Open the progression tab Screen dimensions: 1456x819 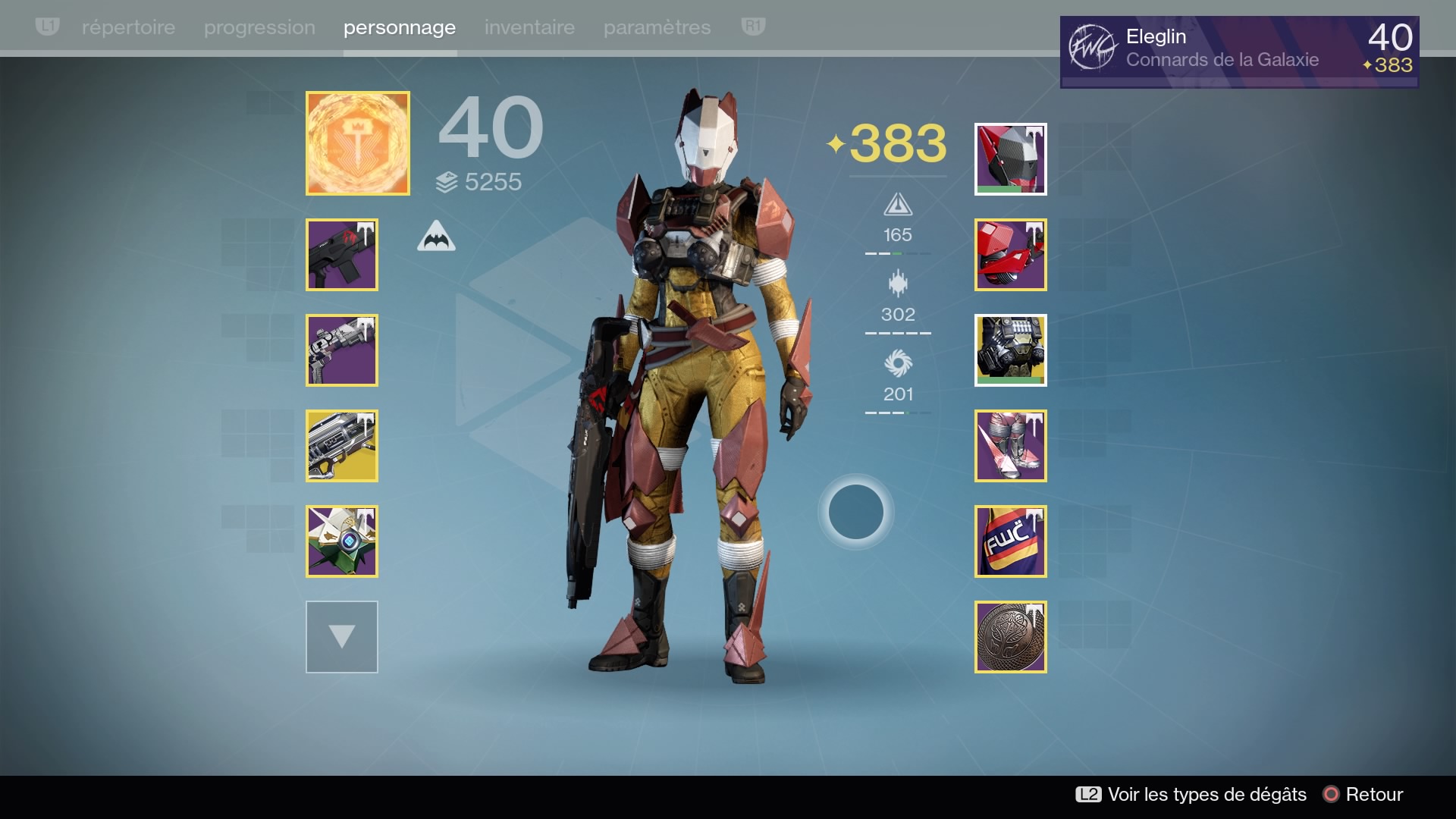259,27
